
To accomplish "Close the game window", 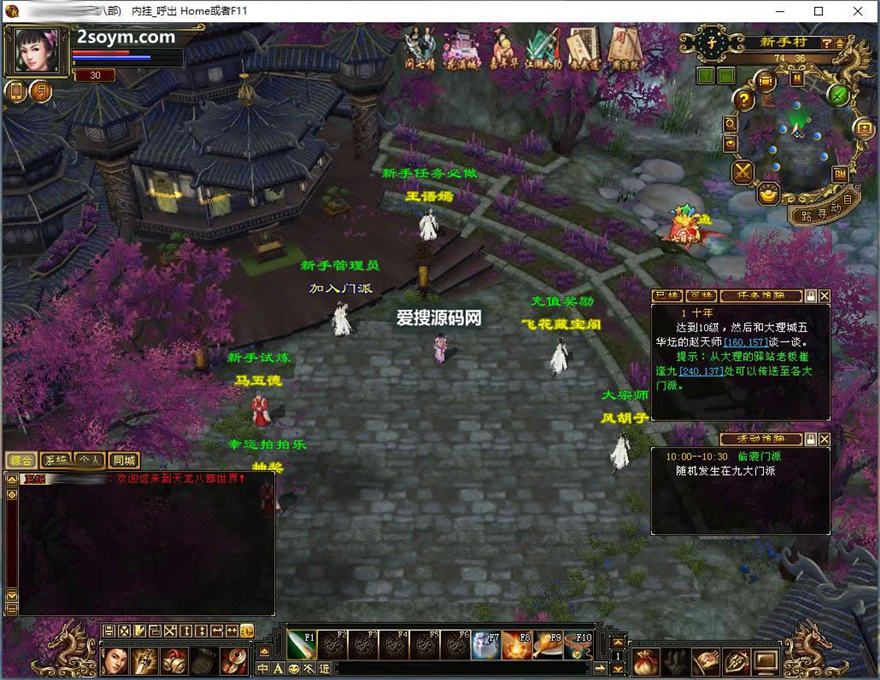I will click(x=856, y=11).
